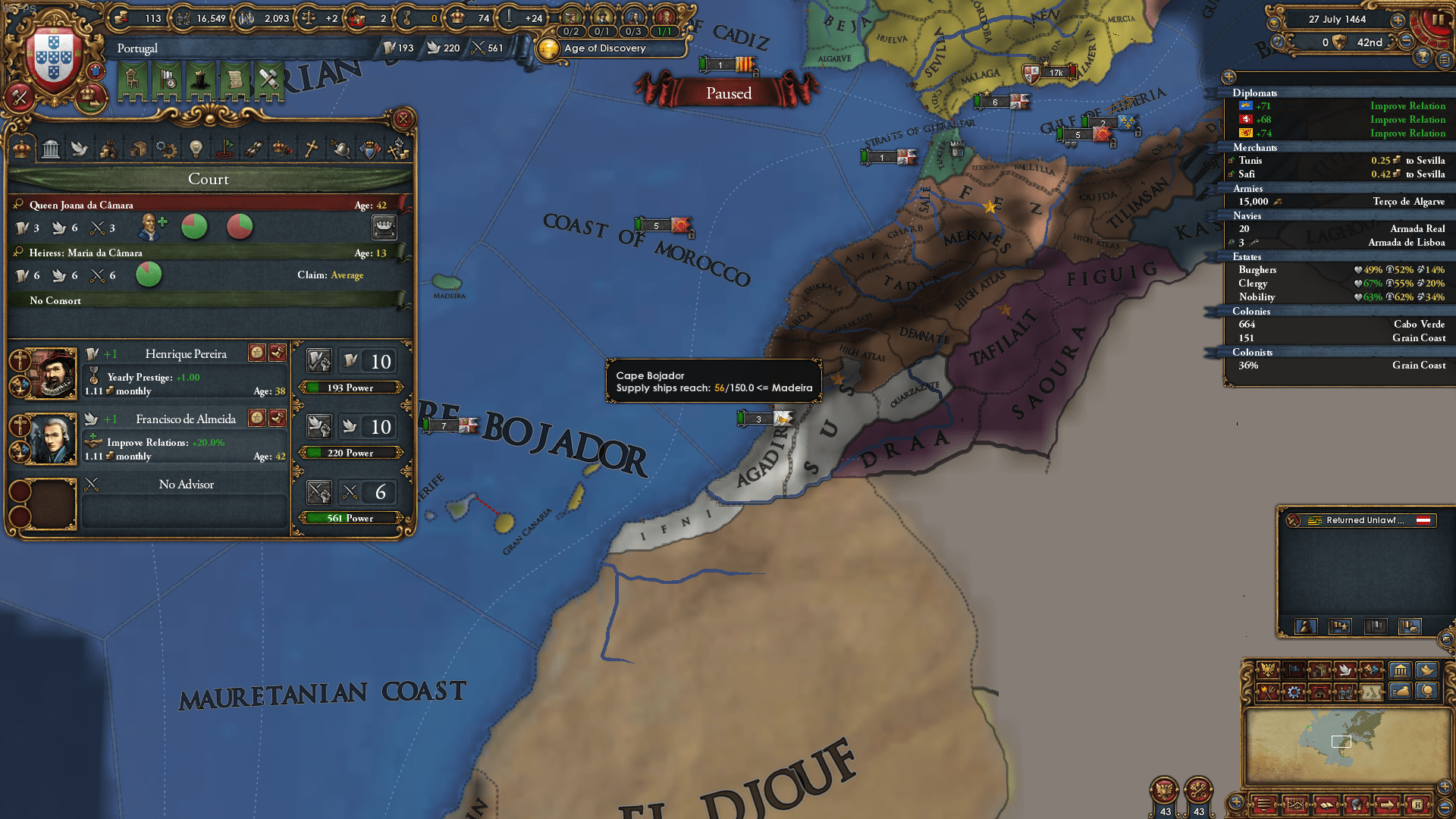
Task: Switch to political map mode on the minimap toolbar
Action: point(1269,670)
